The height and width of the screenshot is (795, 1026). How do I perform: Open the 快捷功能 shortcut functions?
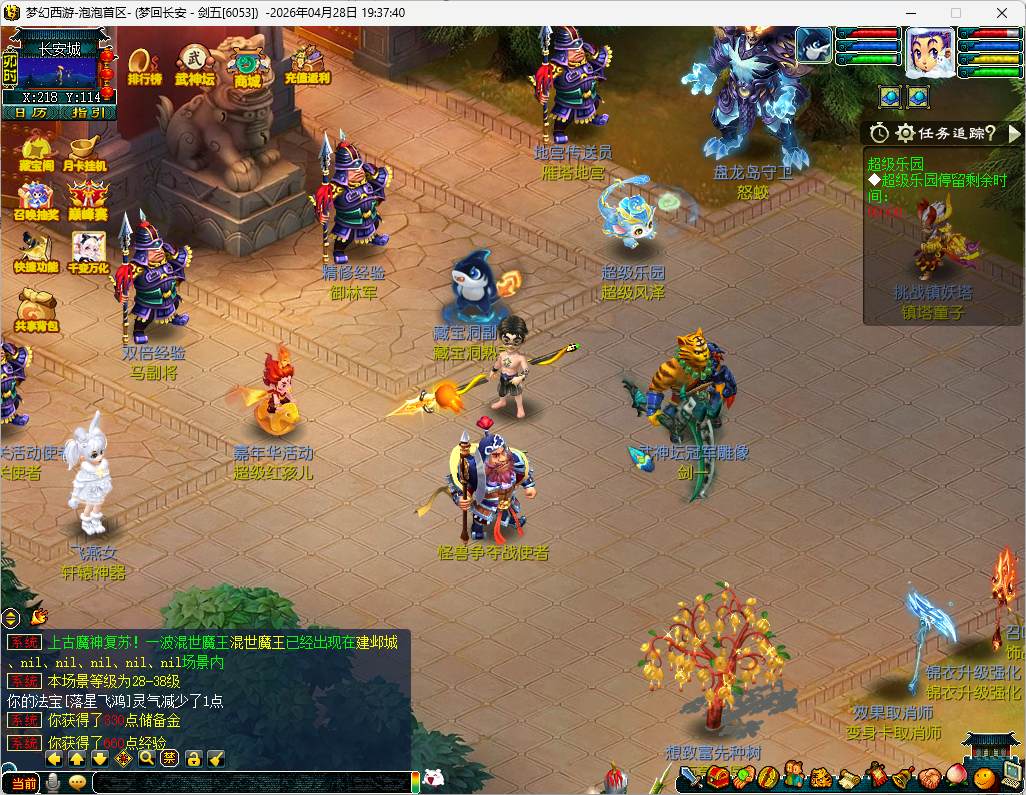pos(36,251)
